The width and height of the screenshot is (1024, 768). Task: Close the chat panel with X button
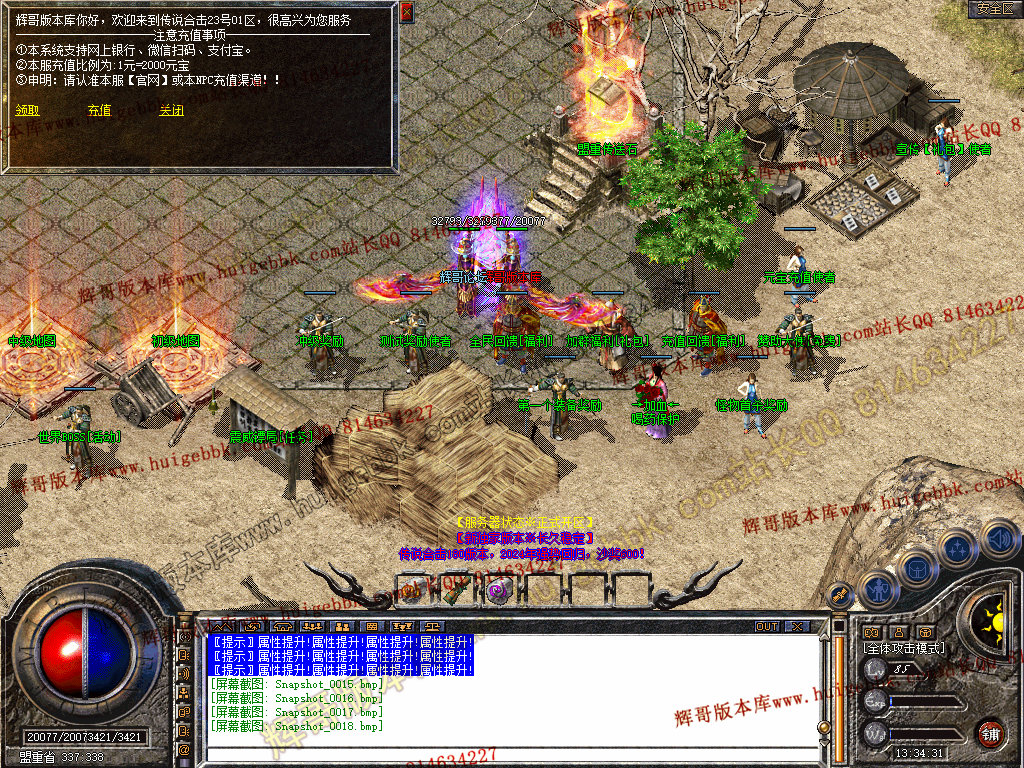[x=797, y=626]
